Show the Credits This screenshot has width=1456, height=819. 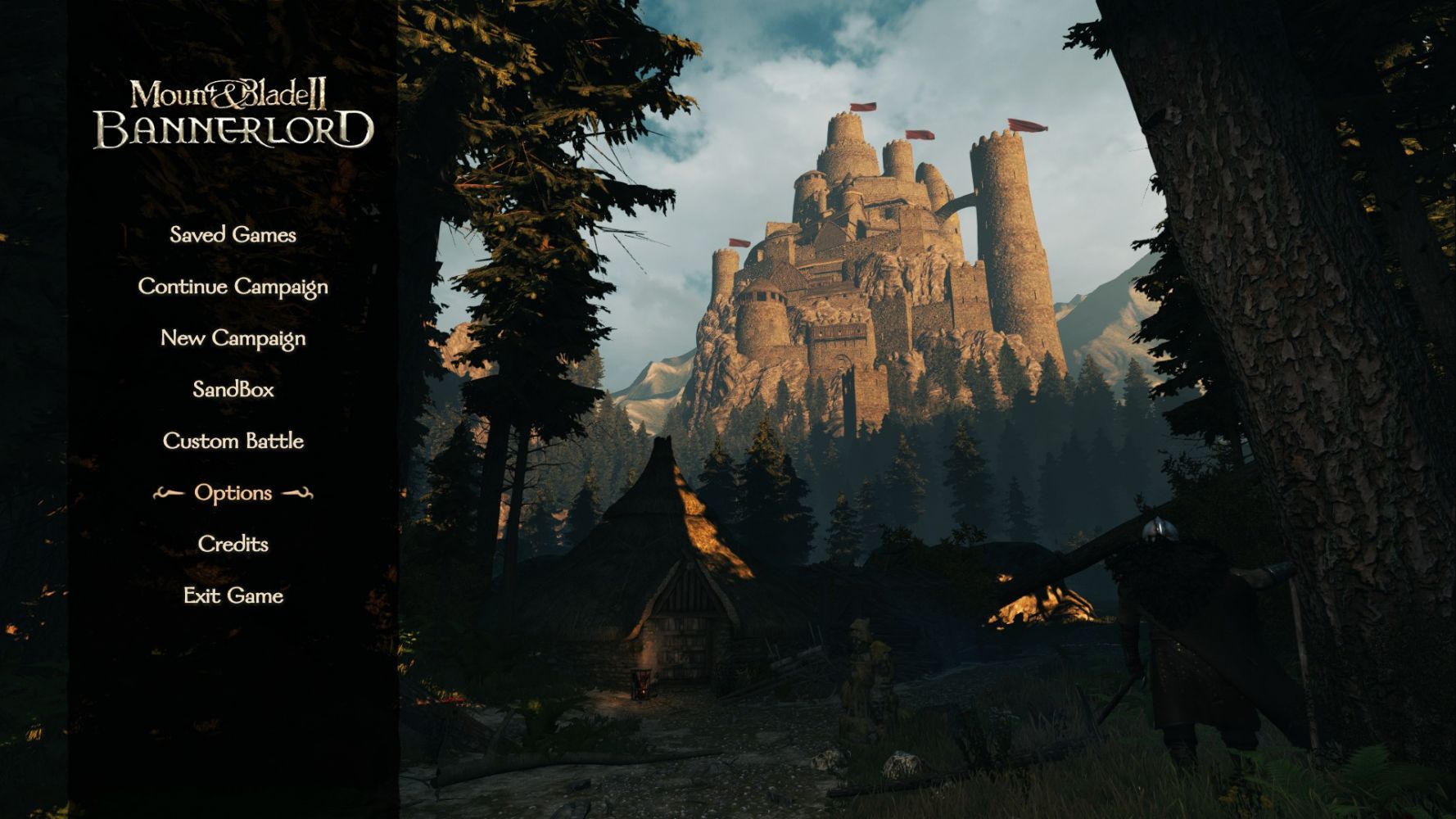233,544
